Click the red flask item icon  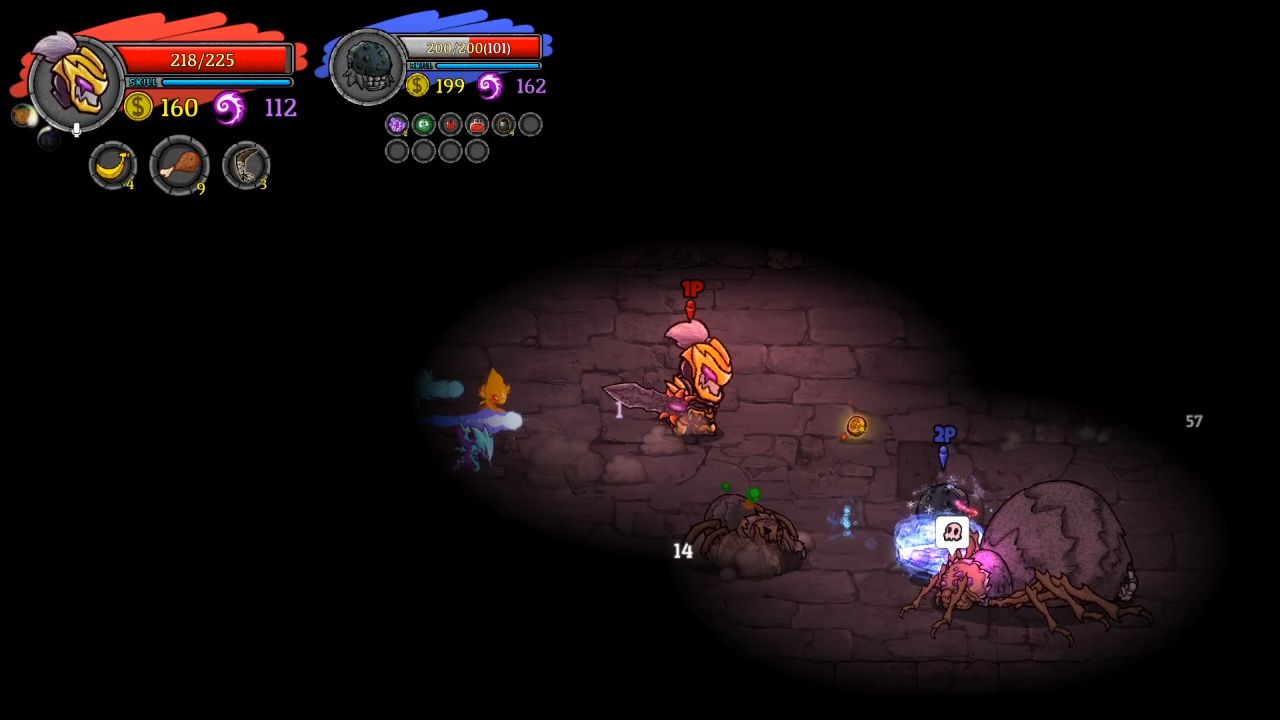[477, 125]
